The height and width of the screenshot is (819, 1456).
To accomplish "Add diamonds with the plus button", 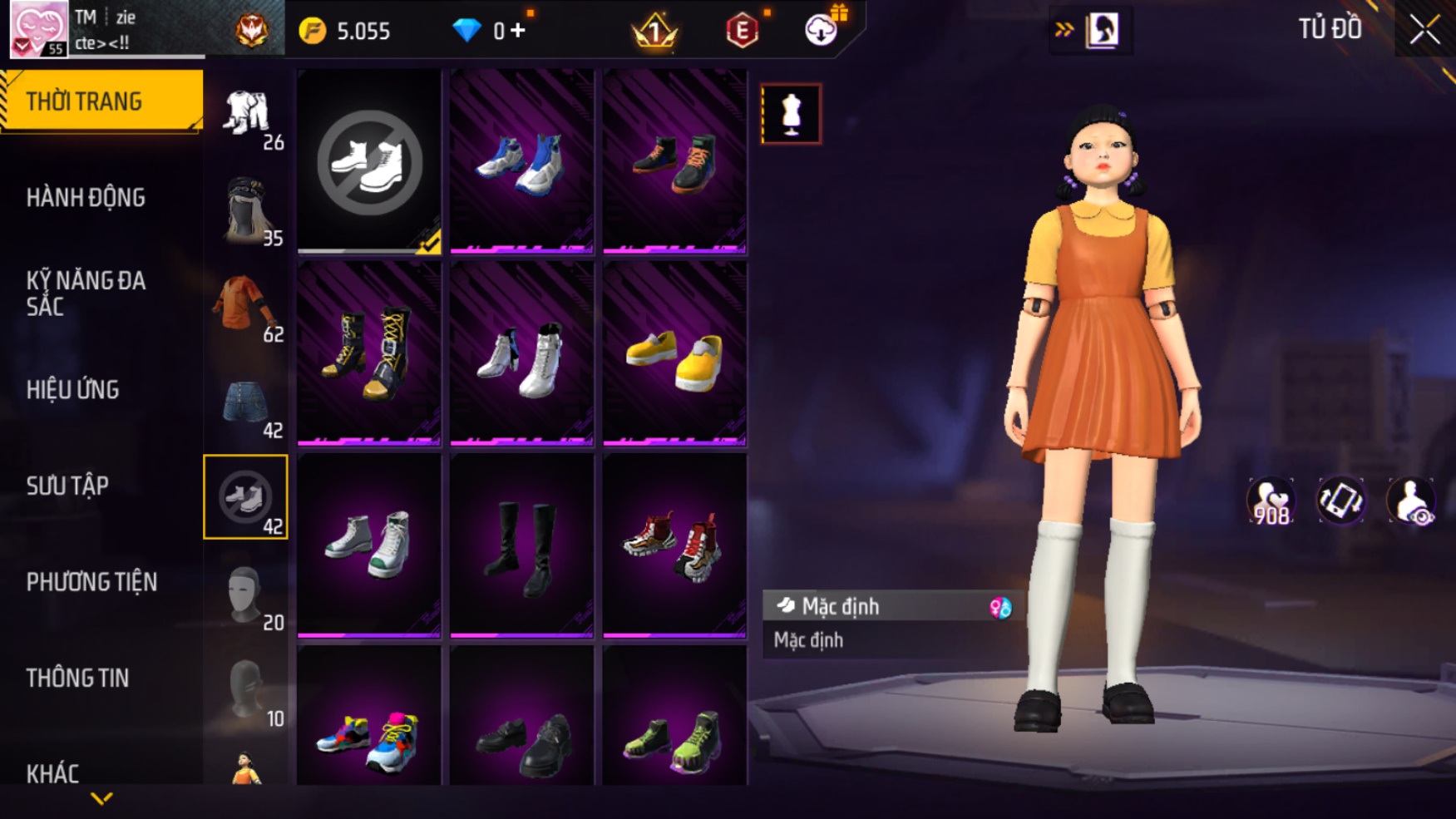I will coord(518,31).
